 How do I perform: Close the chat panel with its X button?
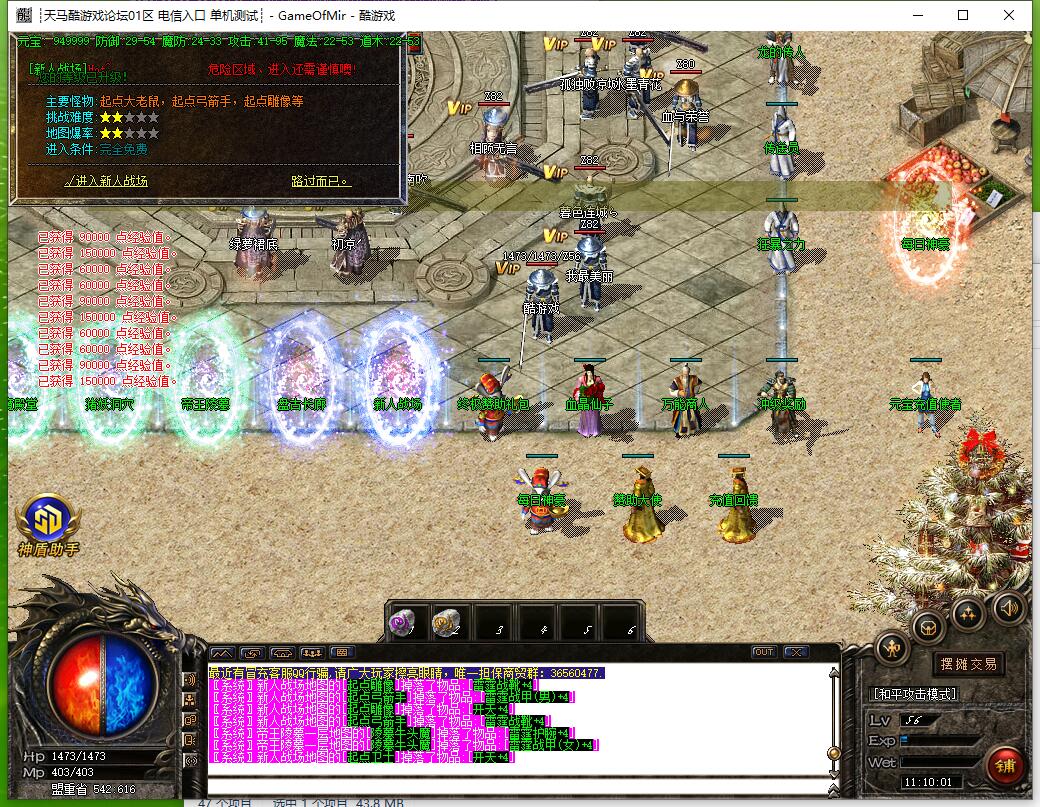[x=795, y=652]
